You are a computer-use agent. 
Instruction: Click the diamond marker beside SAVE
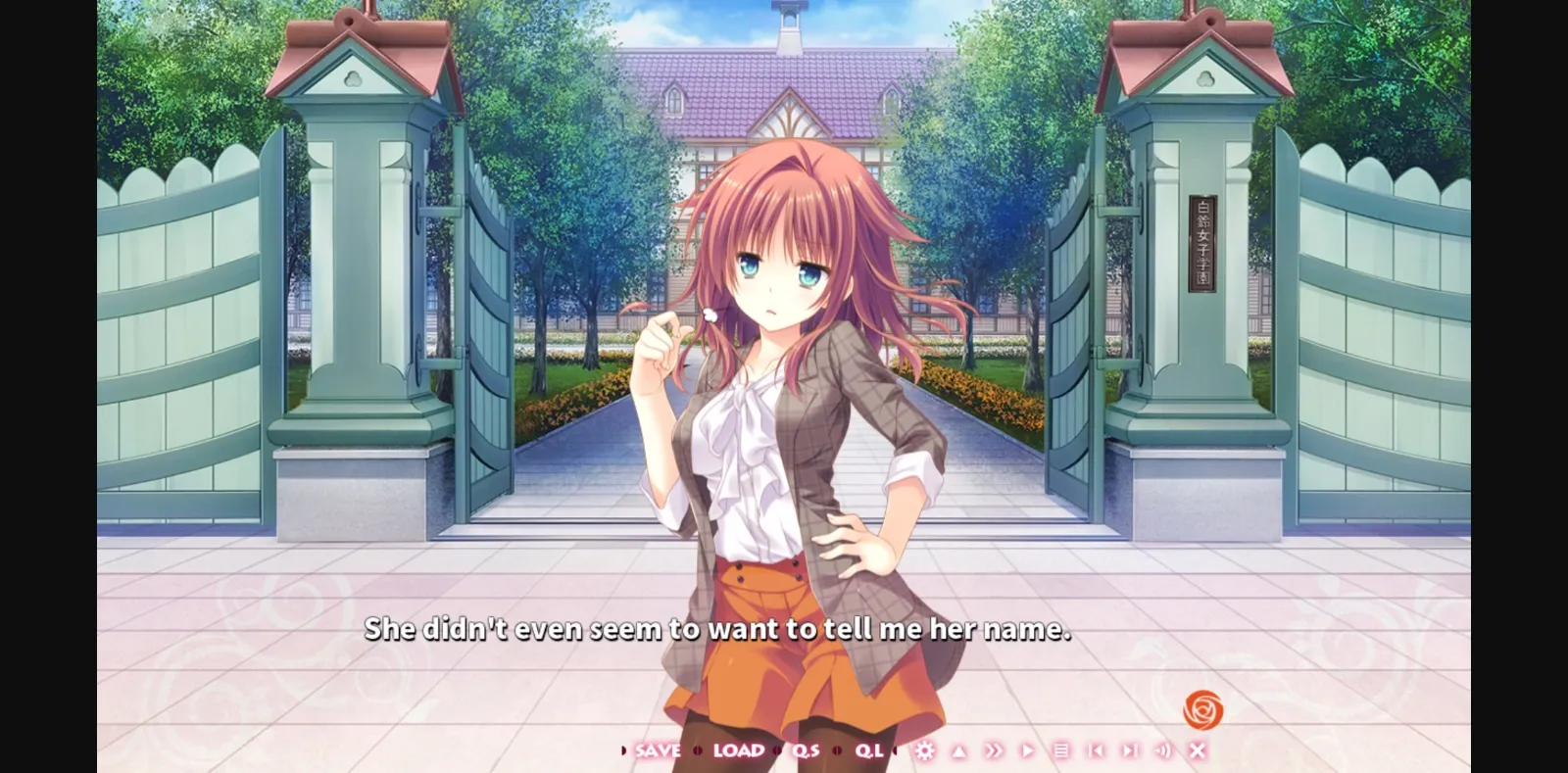[623, 750]
